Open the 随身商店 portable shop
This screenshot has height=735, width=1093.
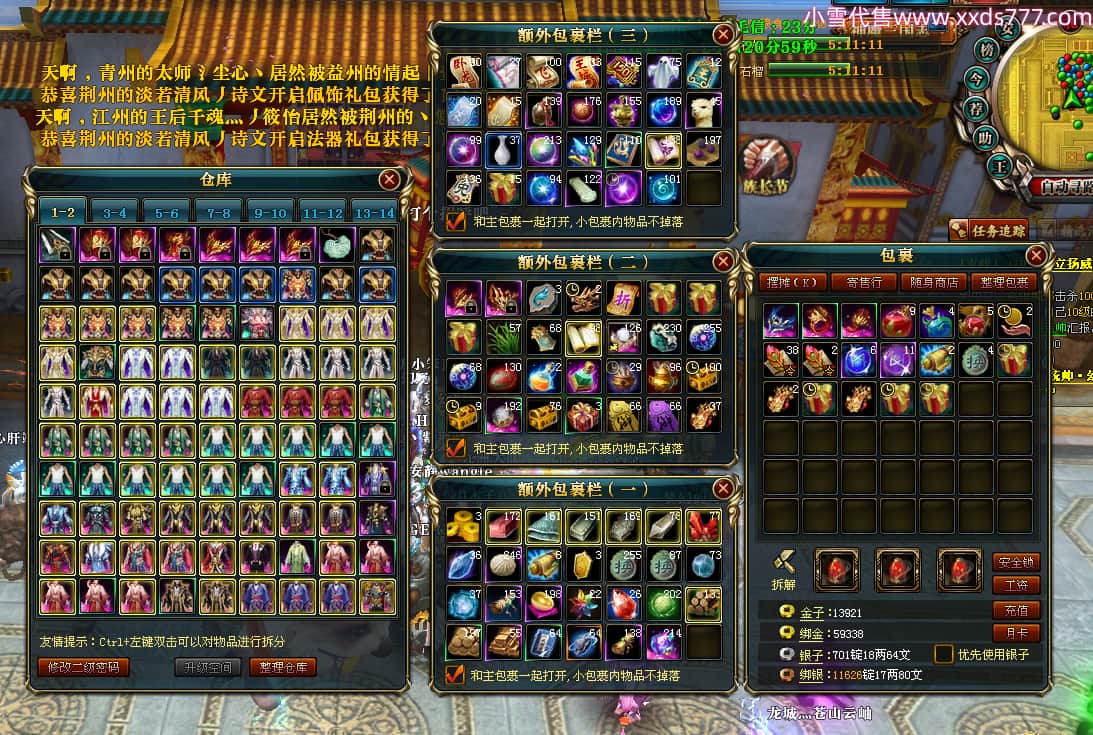934,282
